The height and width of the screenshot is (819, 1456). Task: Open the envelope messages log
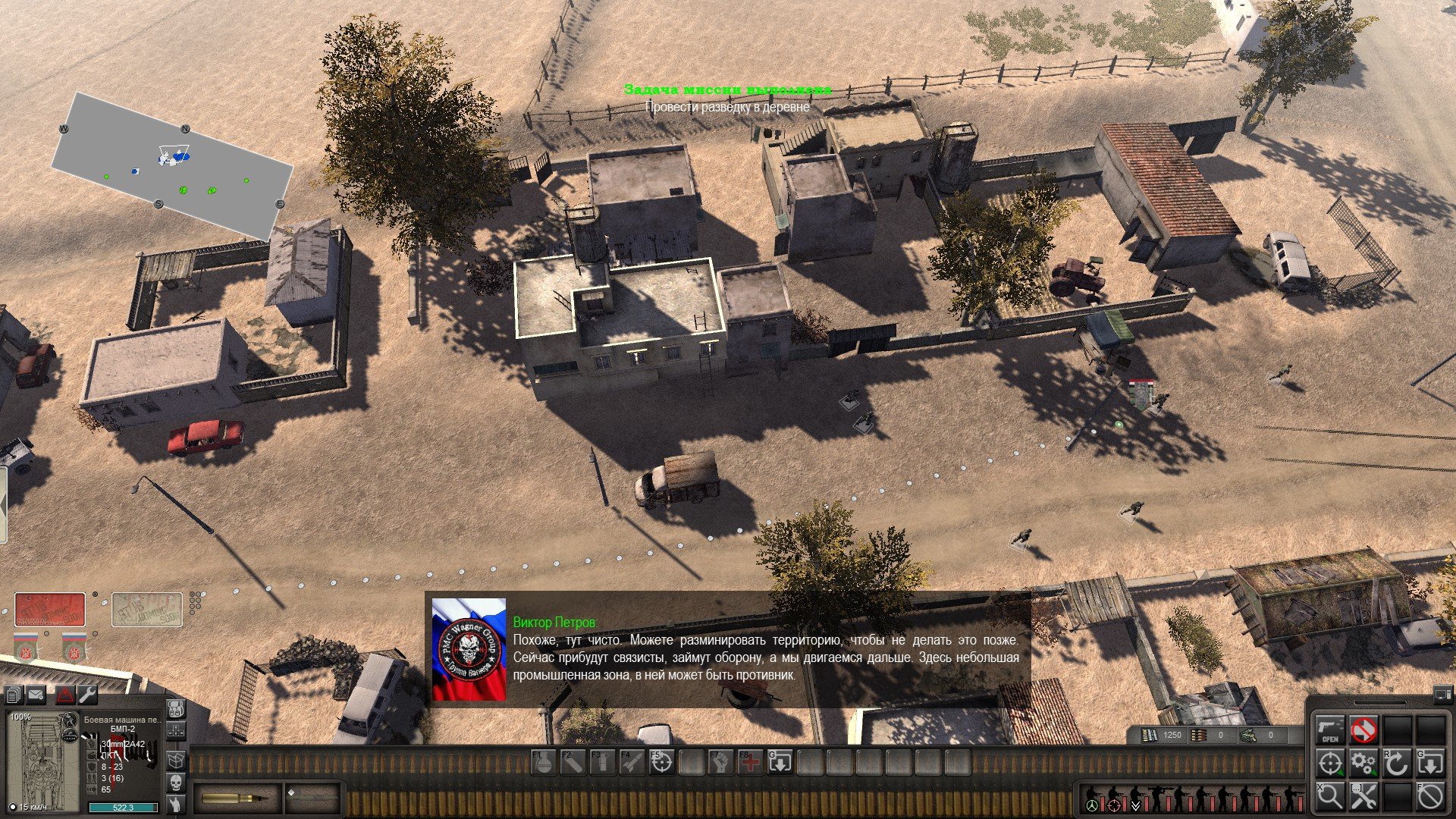coord(36,694)
